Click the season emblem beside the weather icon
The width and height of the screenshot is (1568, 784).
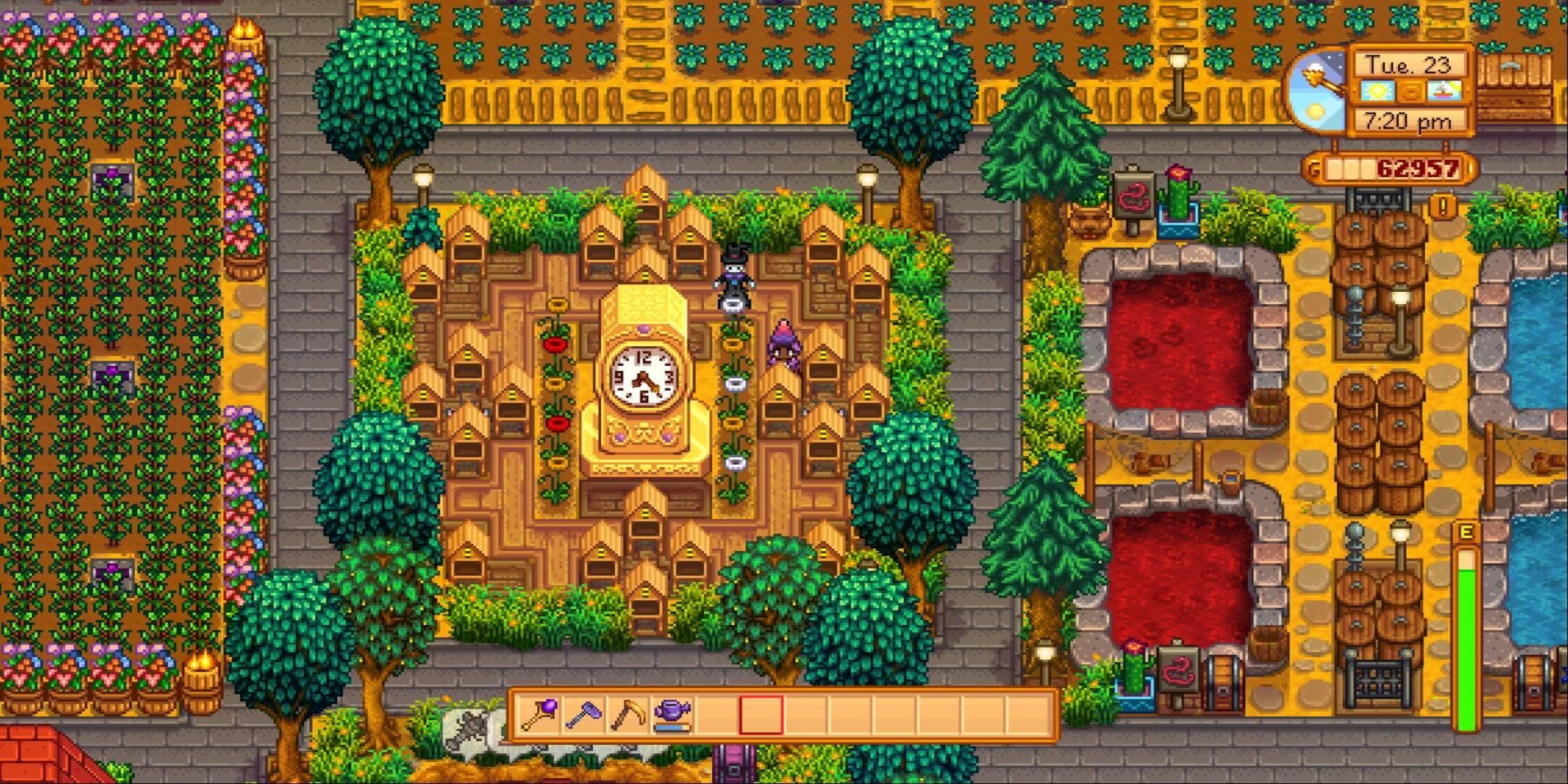point(1410,91)
